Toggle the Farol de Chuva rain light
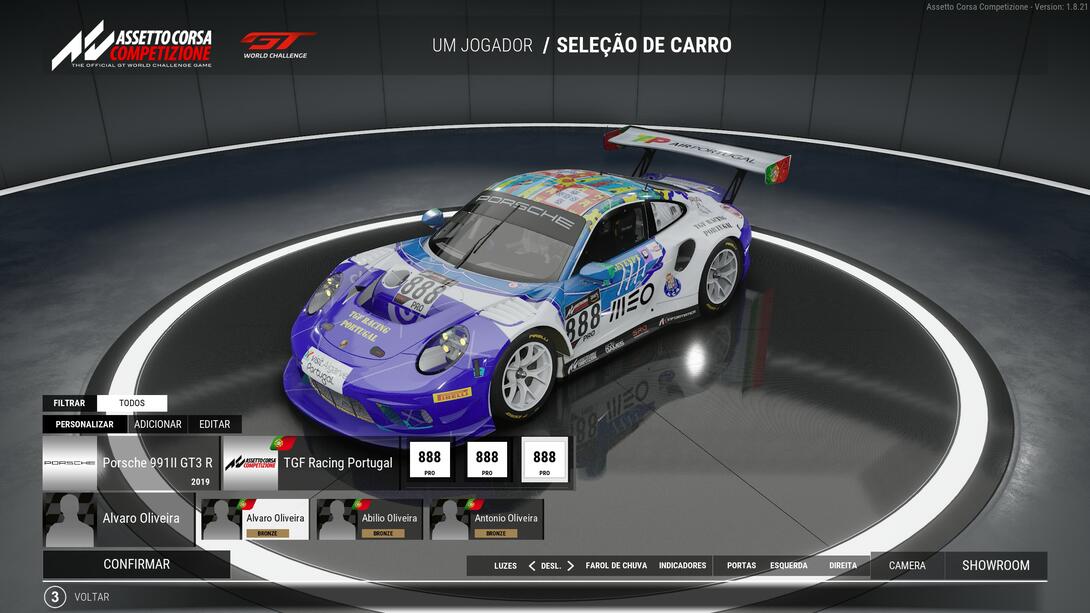1090x613 pixels. [616, 566]
